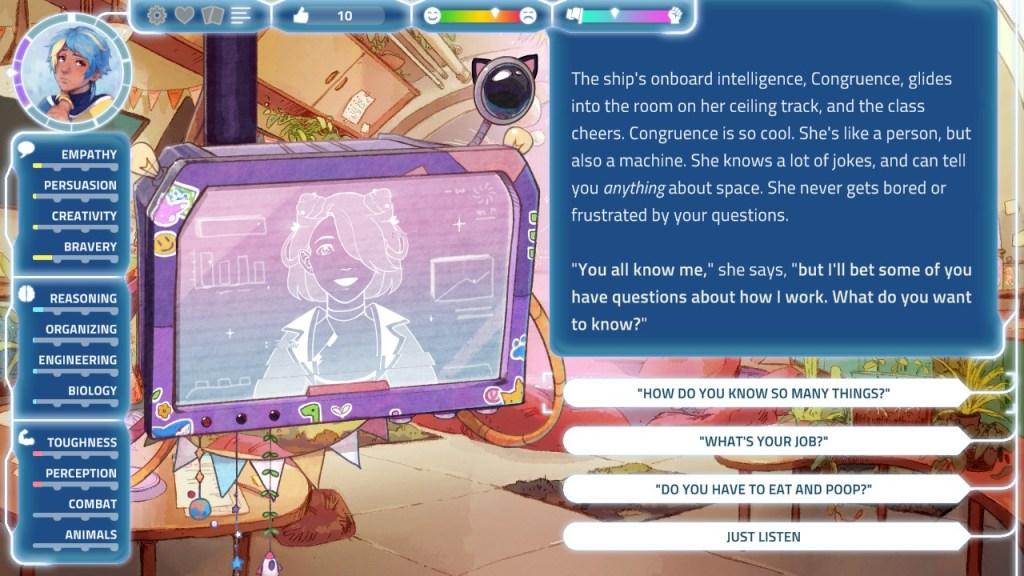Check the Organizing skill
This screenshot has height=576, width=1024.
tap(81, 329)
